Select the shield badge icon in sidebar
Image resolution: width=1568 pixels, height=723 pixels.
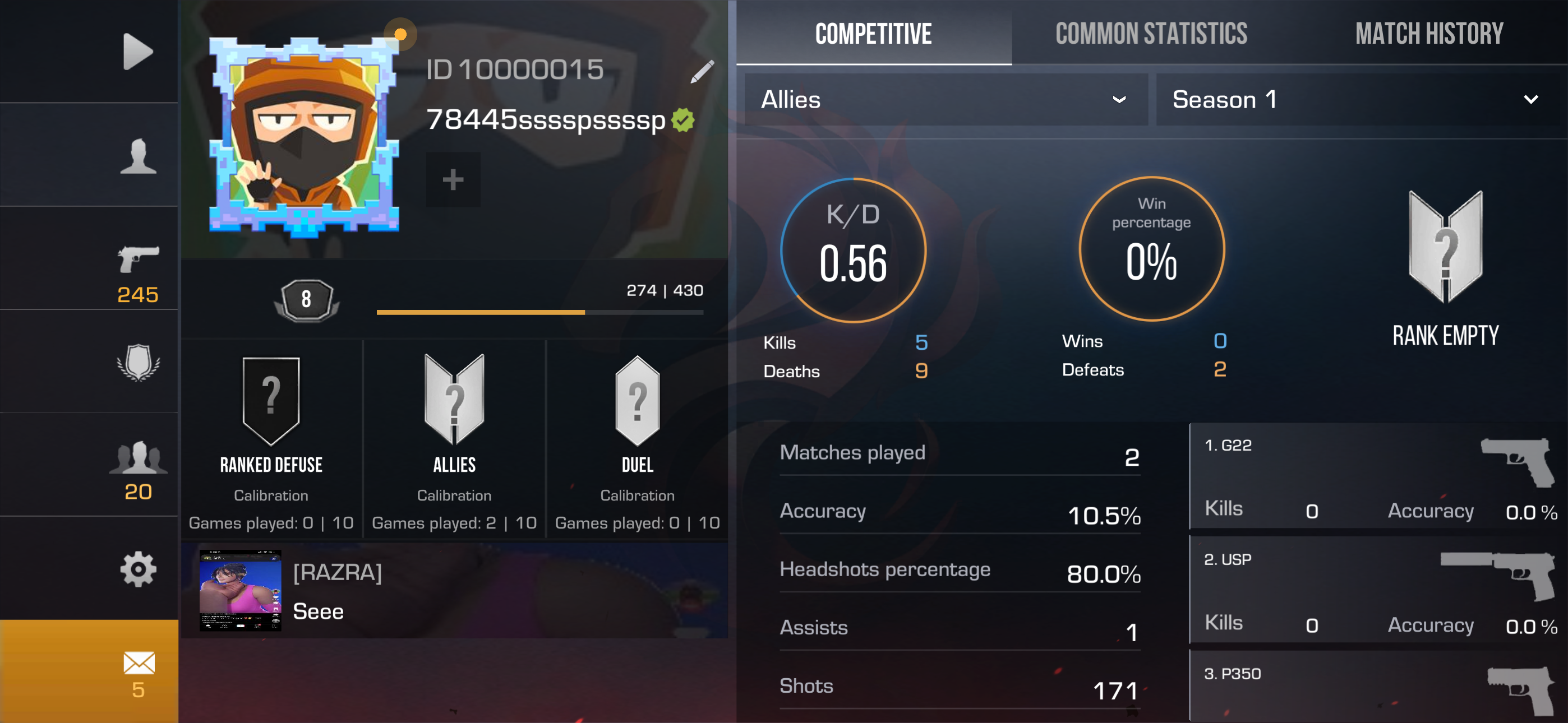139,364
